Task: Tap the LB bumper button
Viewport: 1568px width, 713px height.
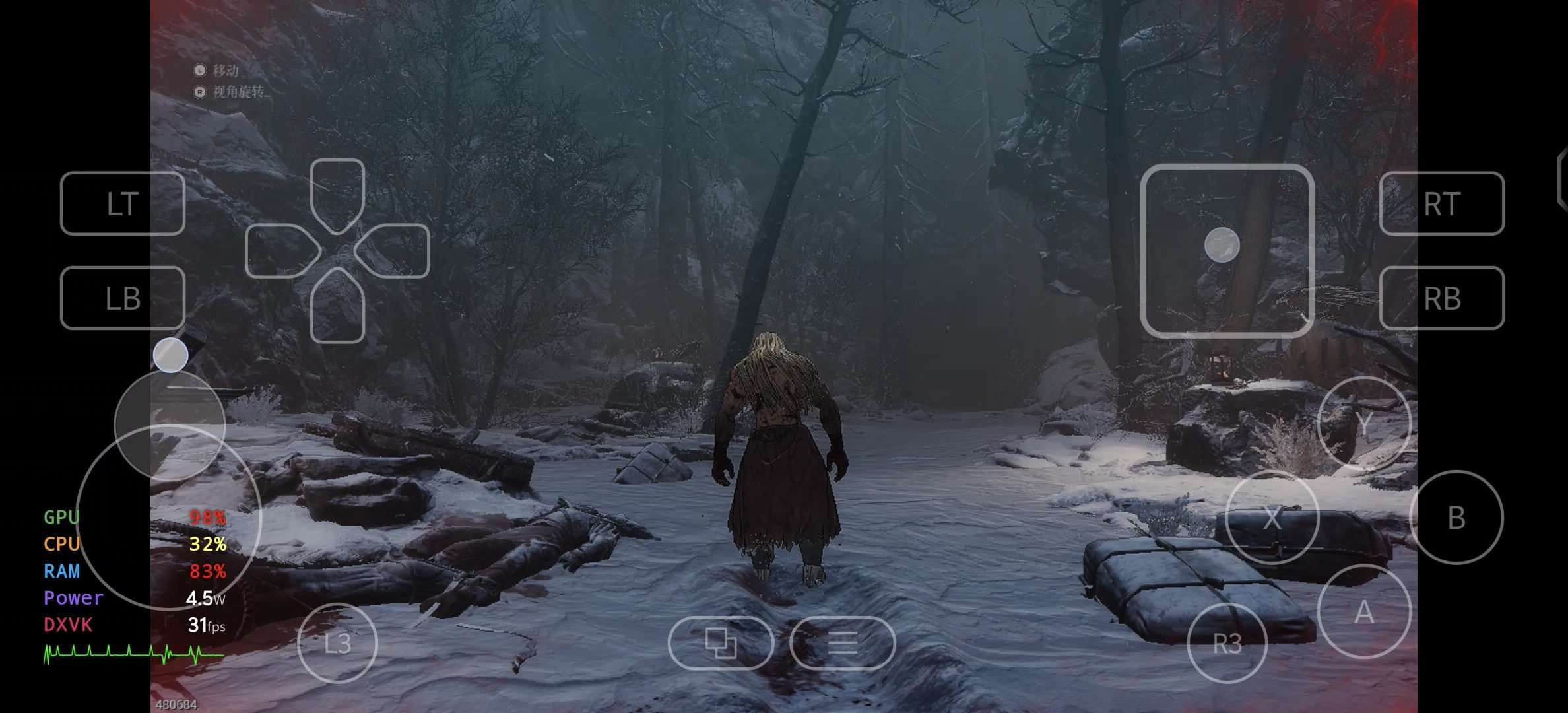Action: coord(122,298)
